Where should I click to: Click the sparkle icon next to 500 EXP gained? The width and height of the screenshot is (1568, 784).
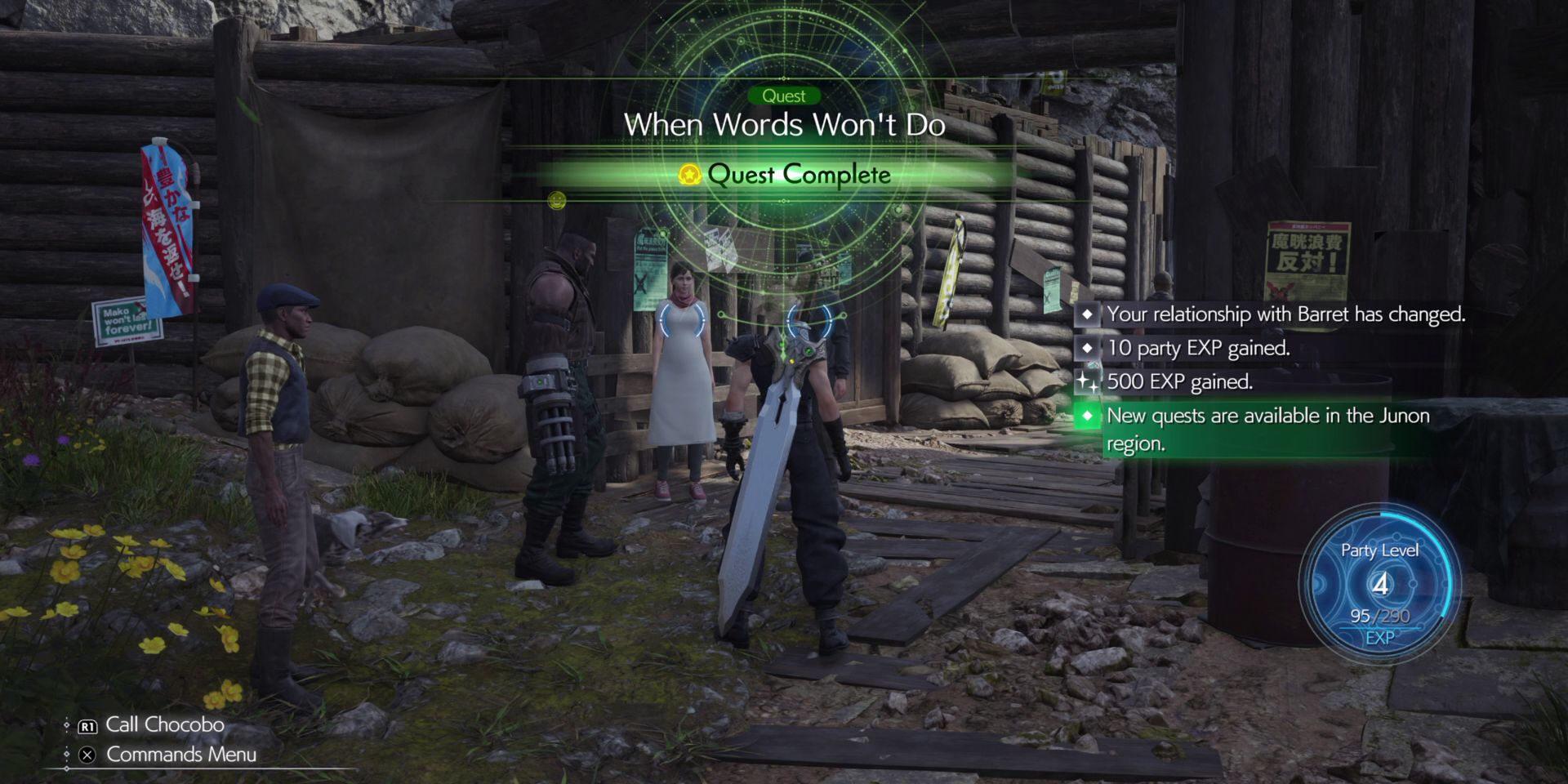tap(1089, 381)
